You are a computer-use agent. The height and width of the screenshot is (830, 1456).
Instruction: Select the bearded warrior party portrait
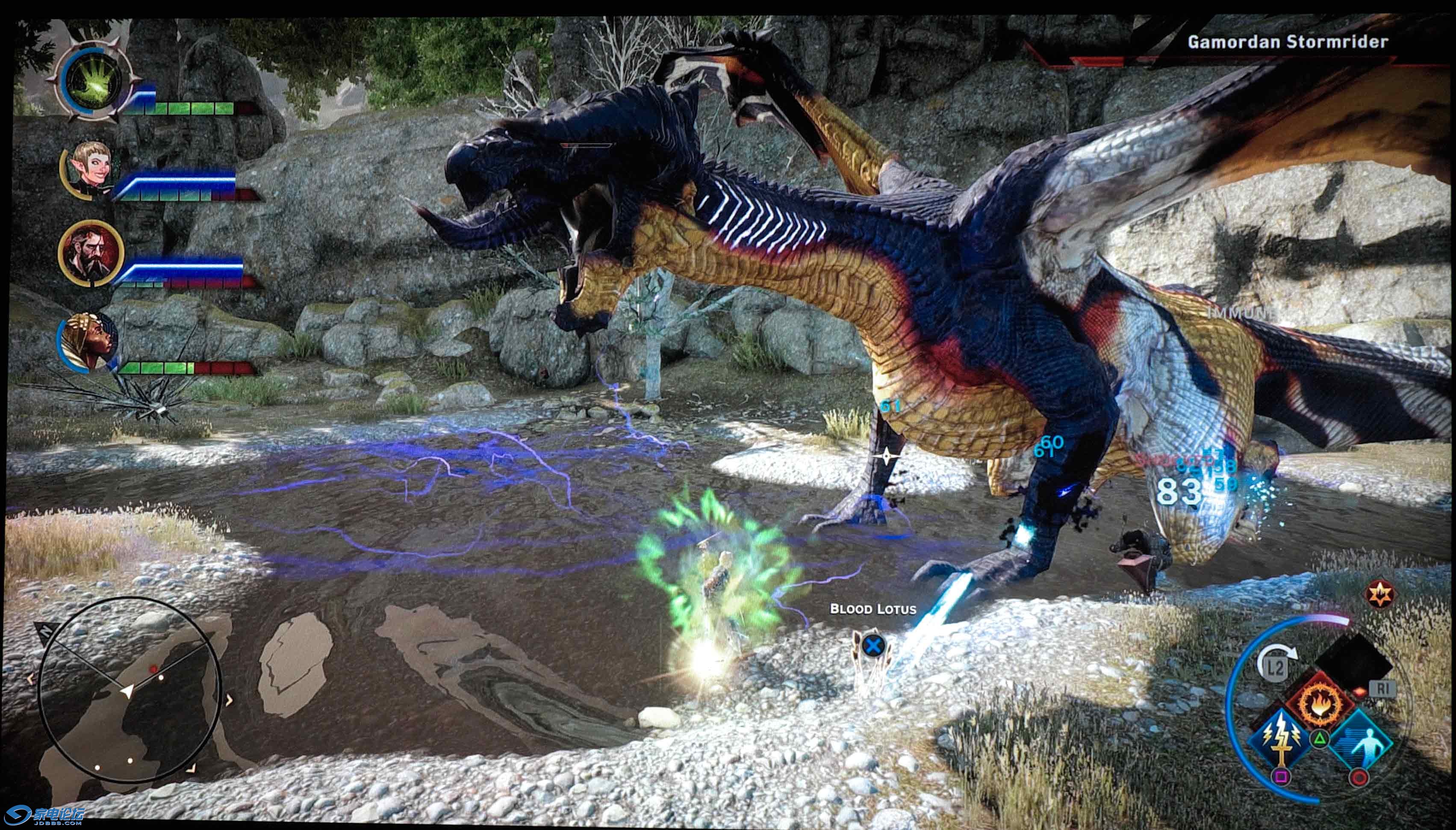(90, 252)
